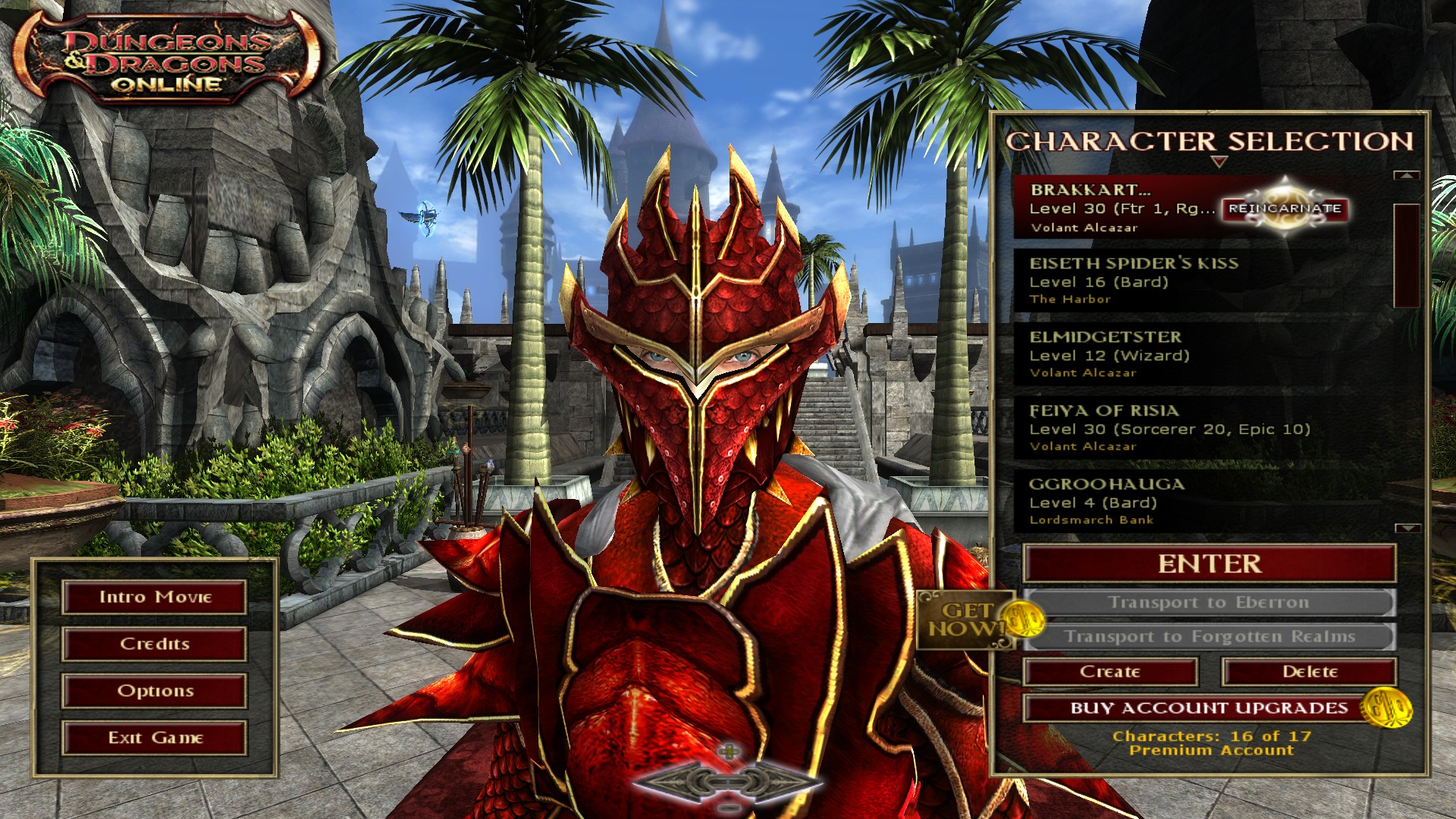Screen dimensions: 1456x819
Task: Create a new character
Action: pyautogui.click(x=1110, y=672)
